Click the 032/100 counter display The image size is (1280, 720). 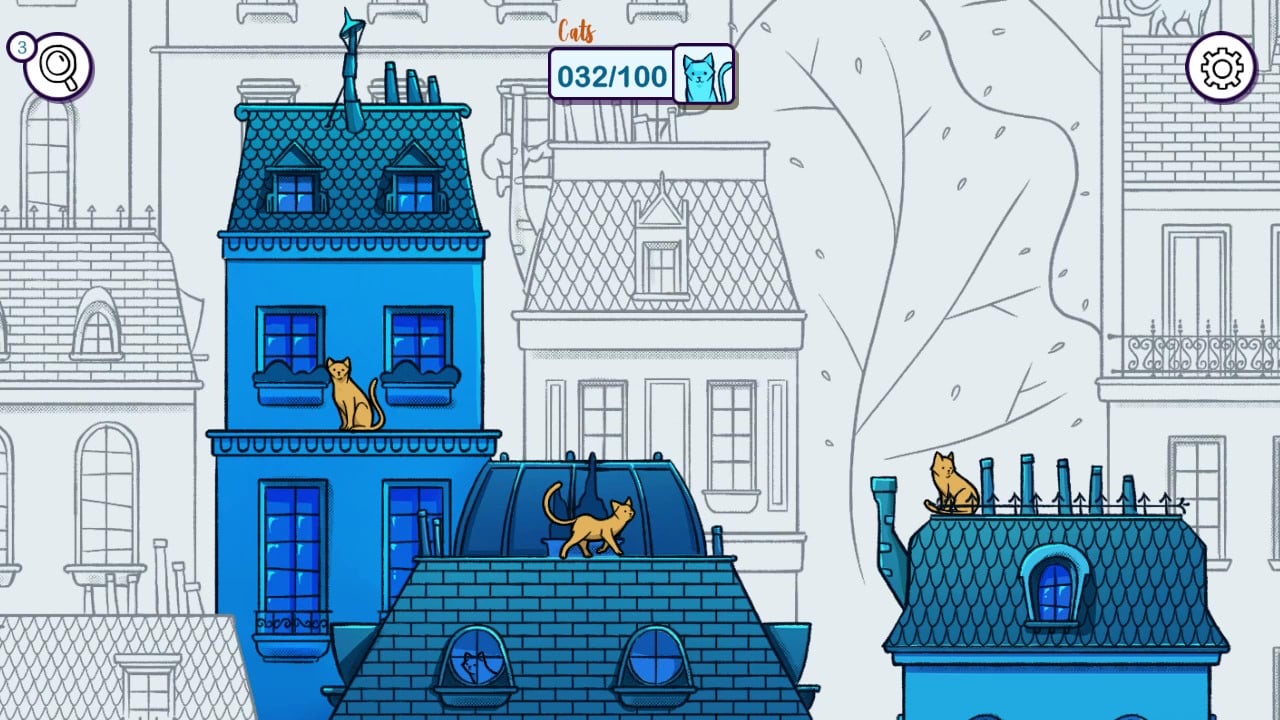(611, 74)
